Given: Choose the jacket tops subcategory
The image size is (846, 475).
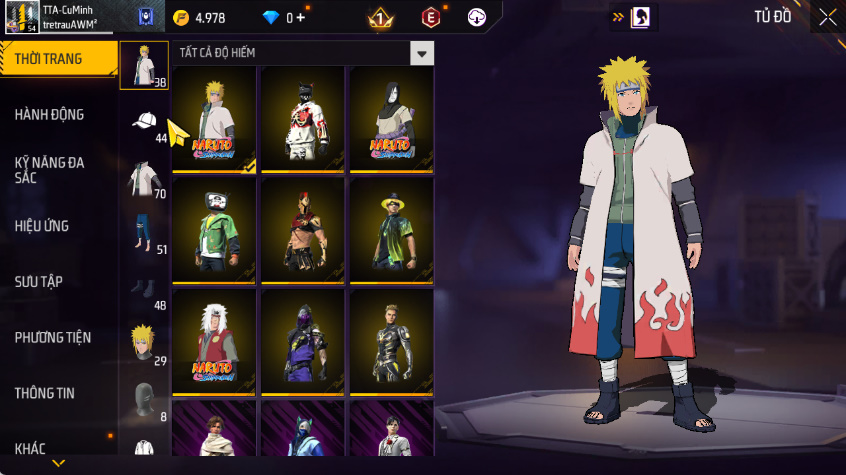Looking at the screenshot, I should click(x=145, y=178).
